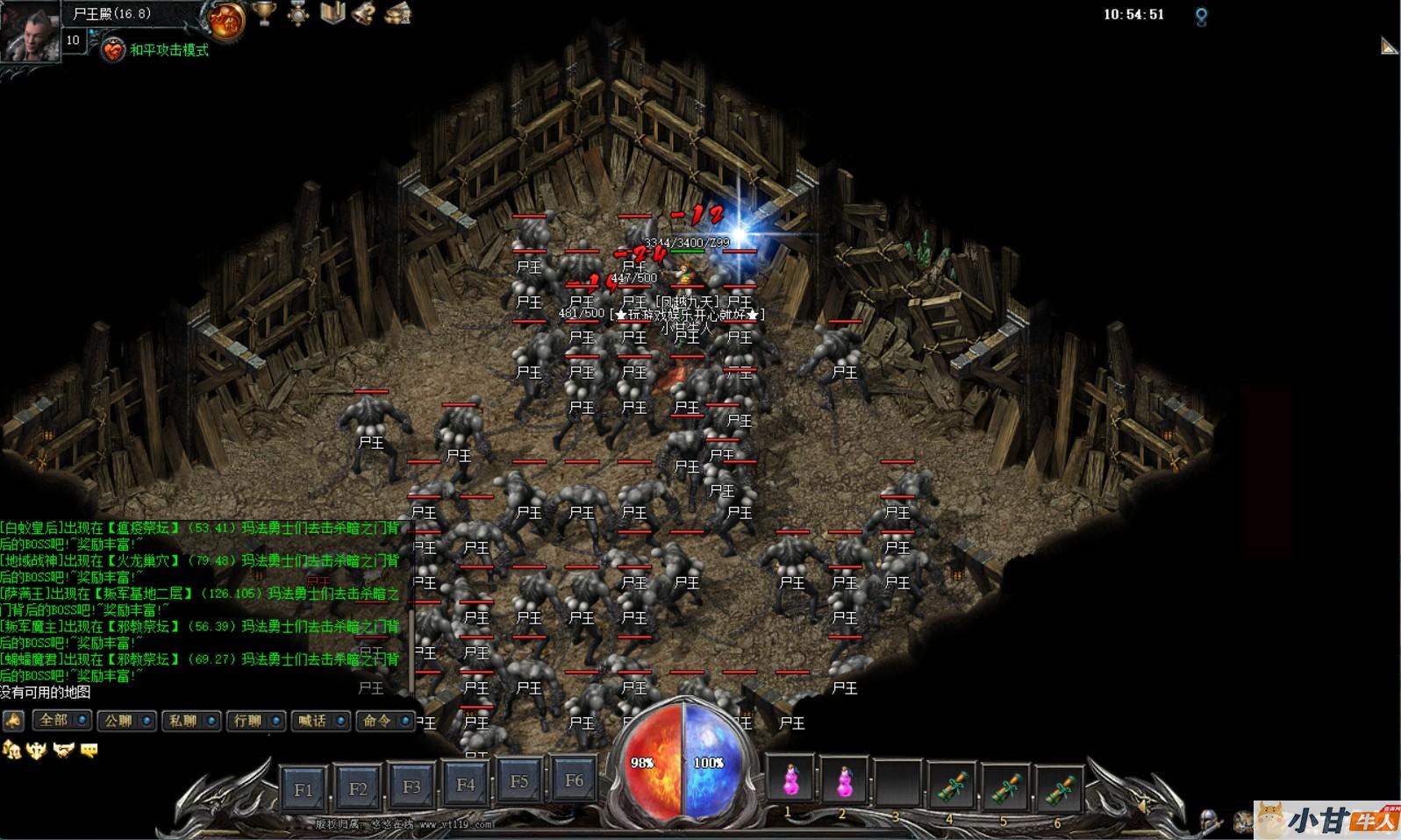
Task: Use the green-ribbon scroll in slot 4
Action: 952,785
